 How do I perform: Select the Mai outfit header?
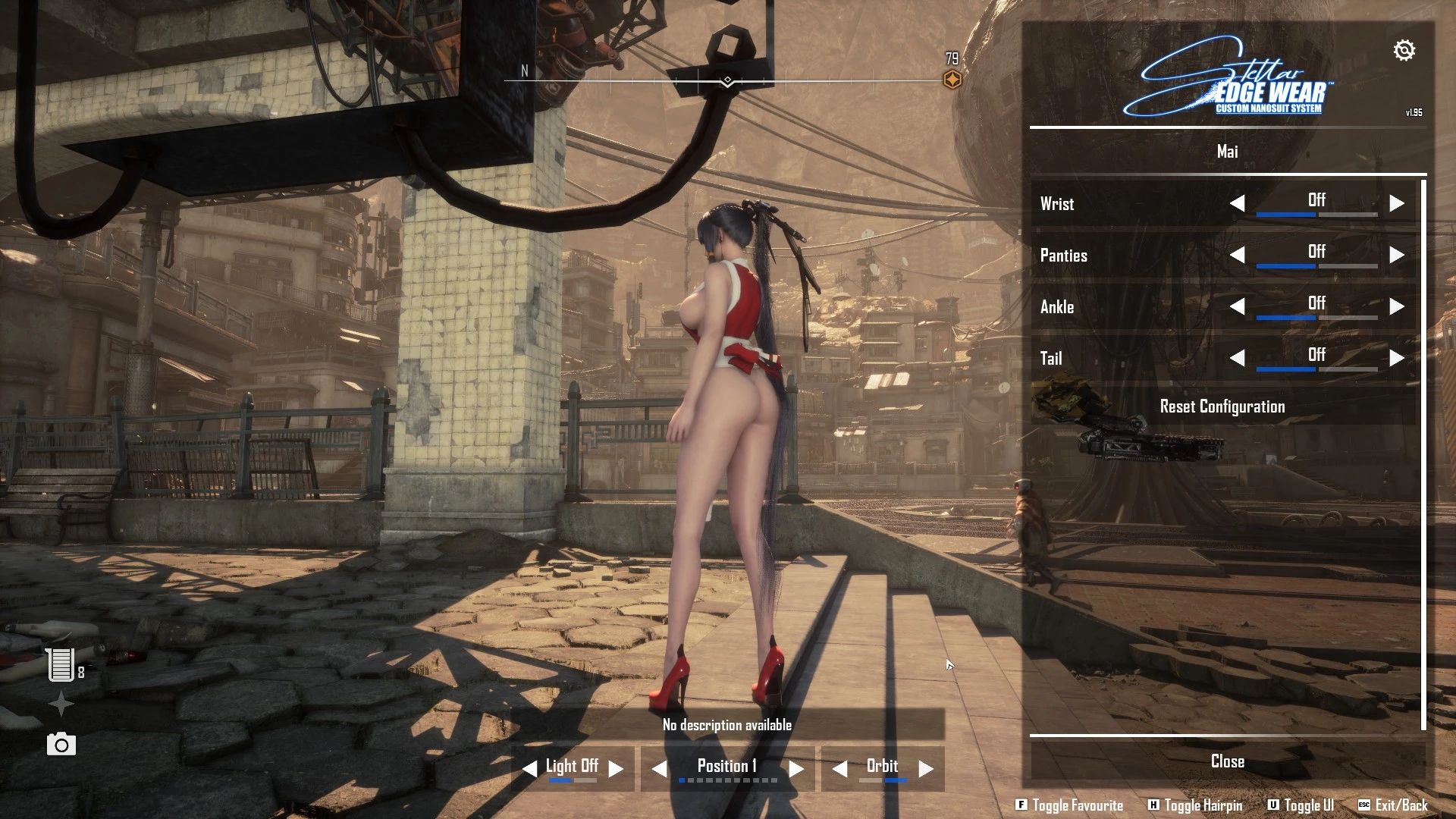coord(1227,152)
